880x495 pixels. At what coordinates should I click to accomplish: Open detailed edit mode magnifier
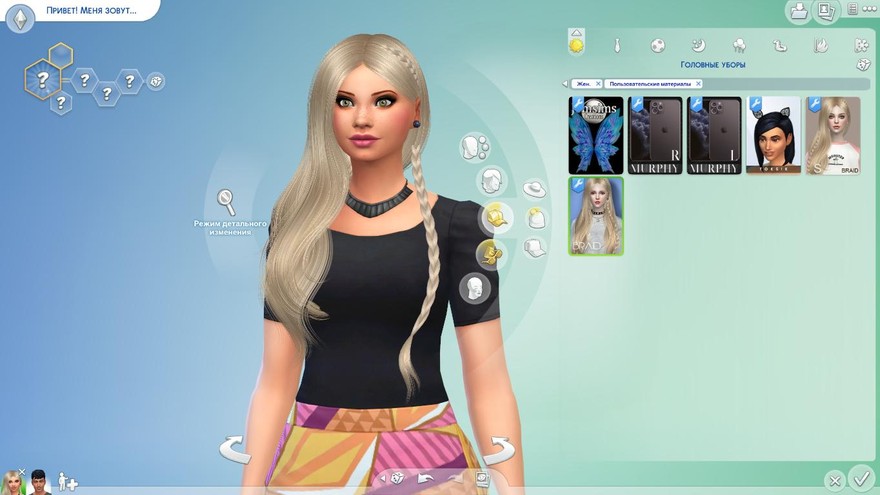coord(228,202)
